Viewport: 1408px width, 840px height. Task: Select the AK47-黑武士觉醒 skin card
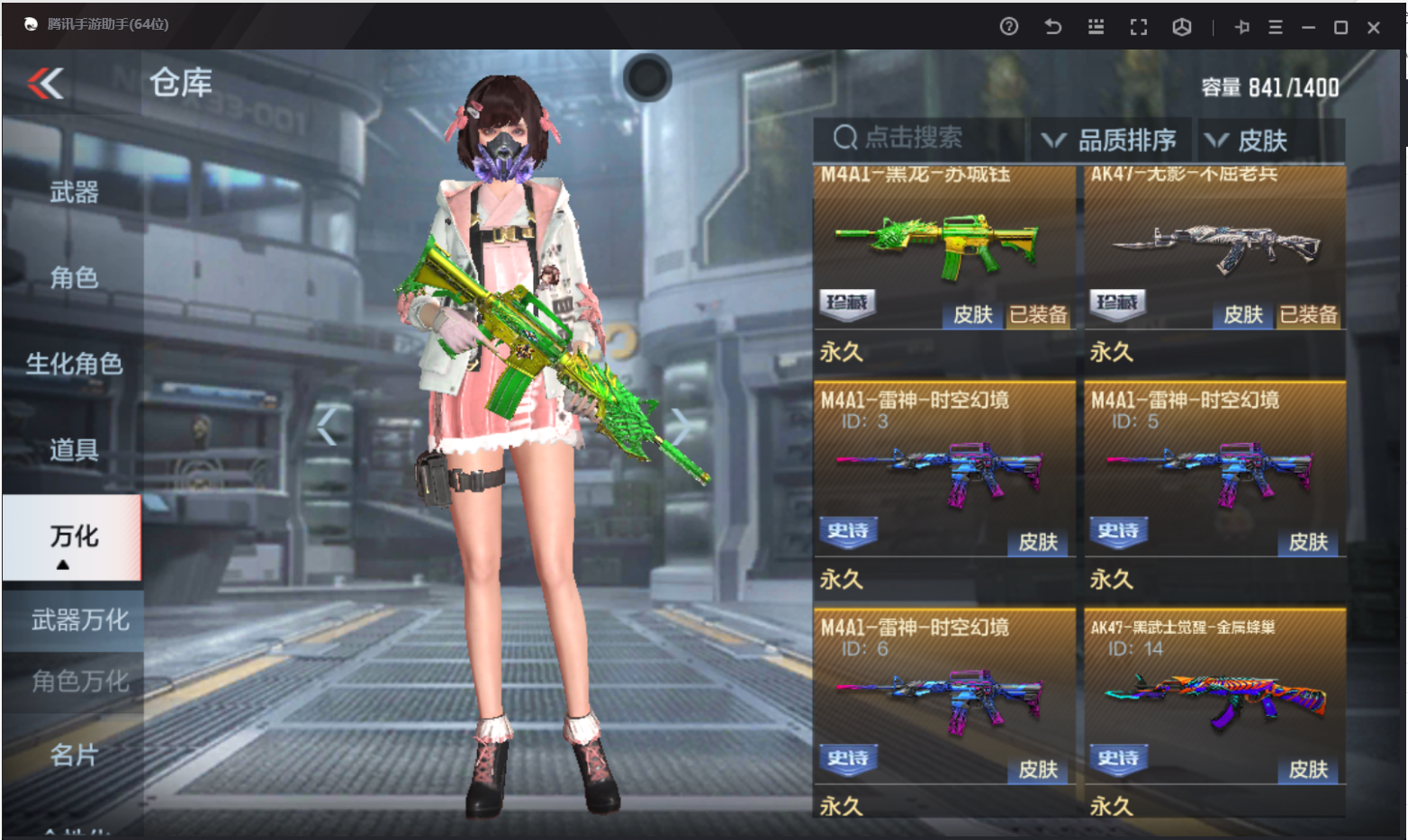click(x=1214, y=700)
